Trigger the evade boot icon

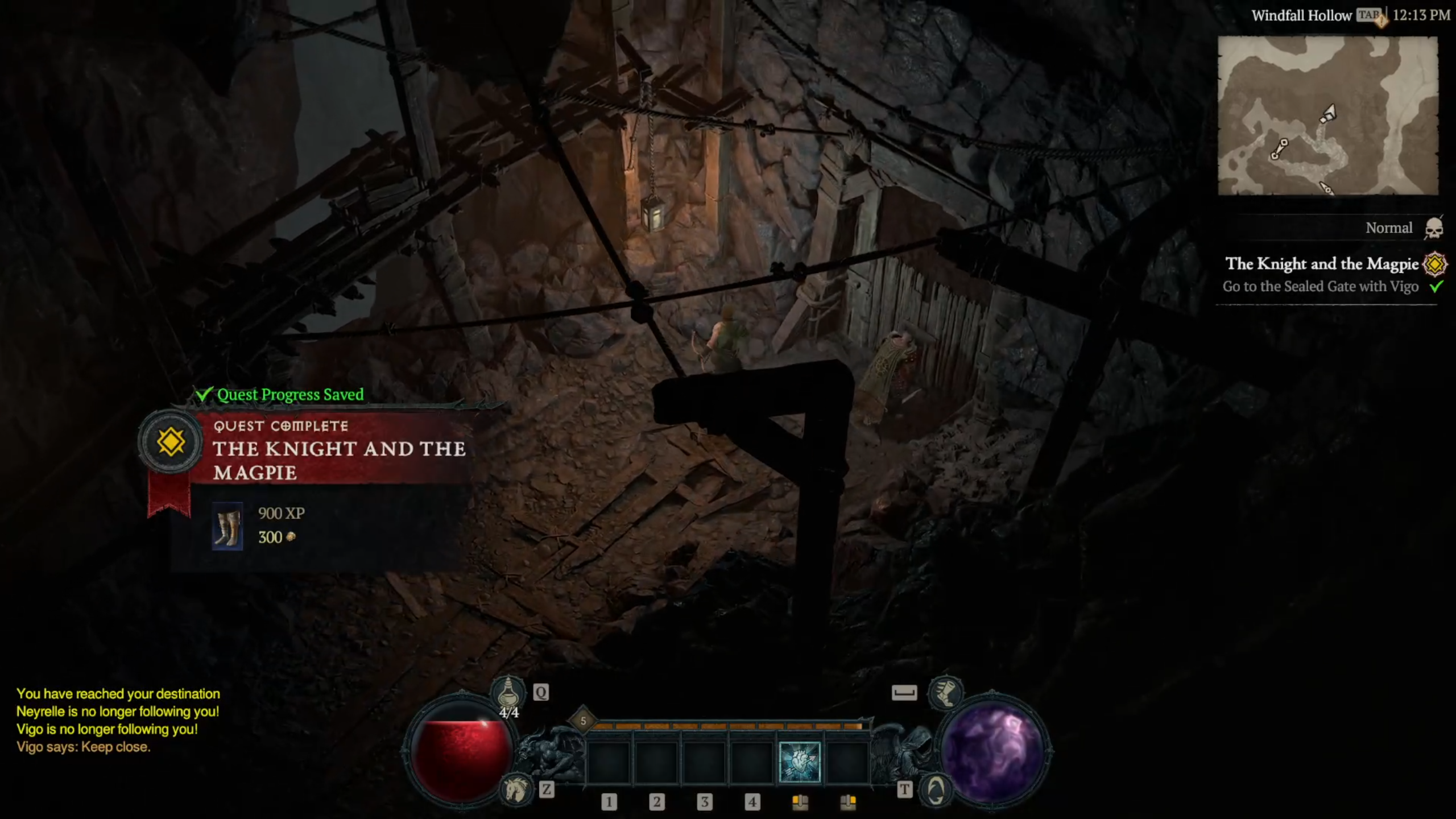(x=945, y=692)
